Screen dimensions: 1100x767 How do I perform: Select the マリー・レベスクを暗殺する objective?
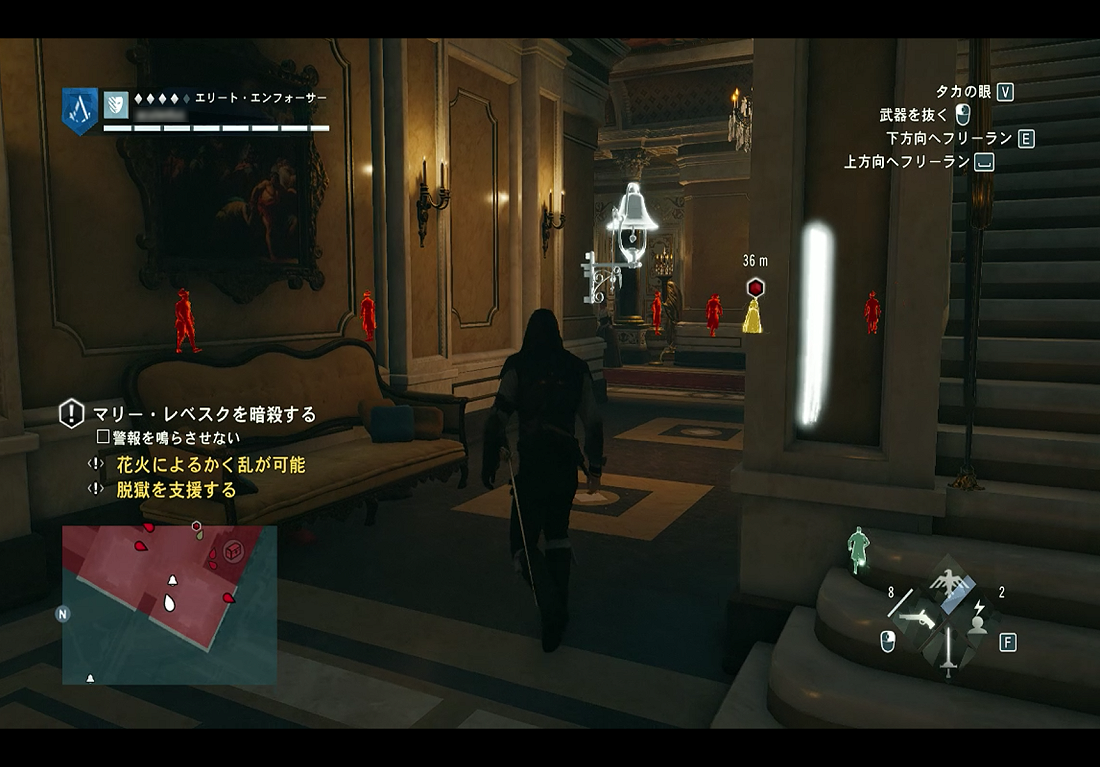pyautogui.click(x=204, y=414)
